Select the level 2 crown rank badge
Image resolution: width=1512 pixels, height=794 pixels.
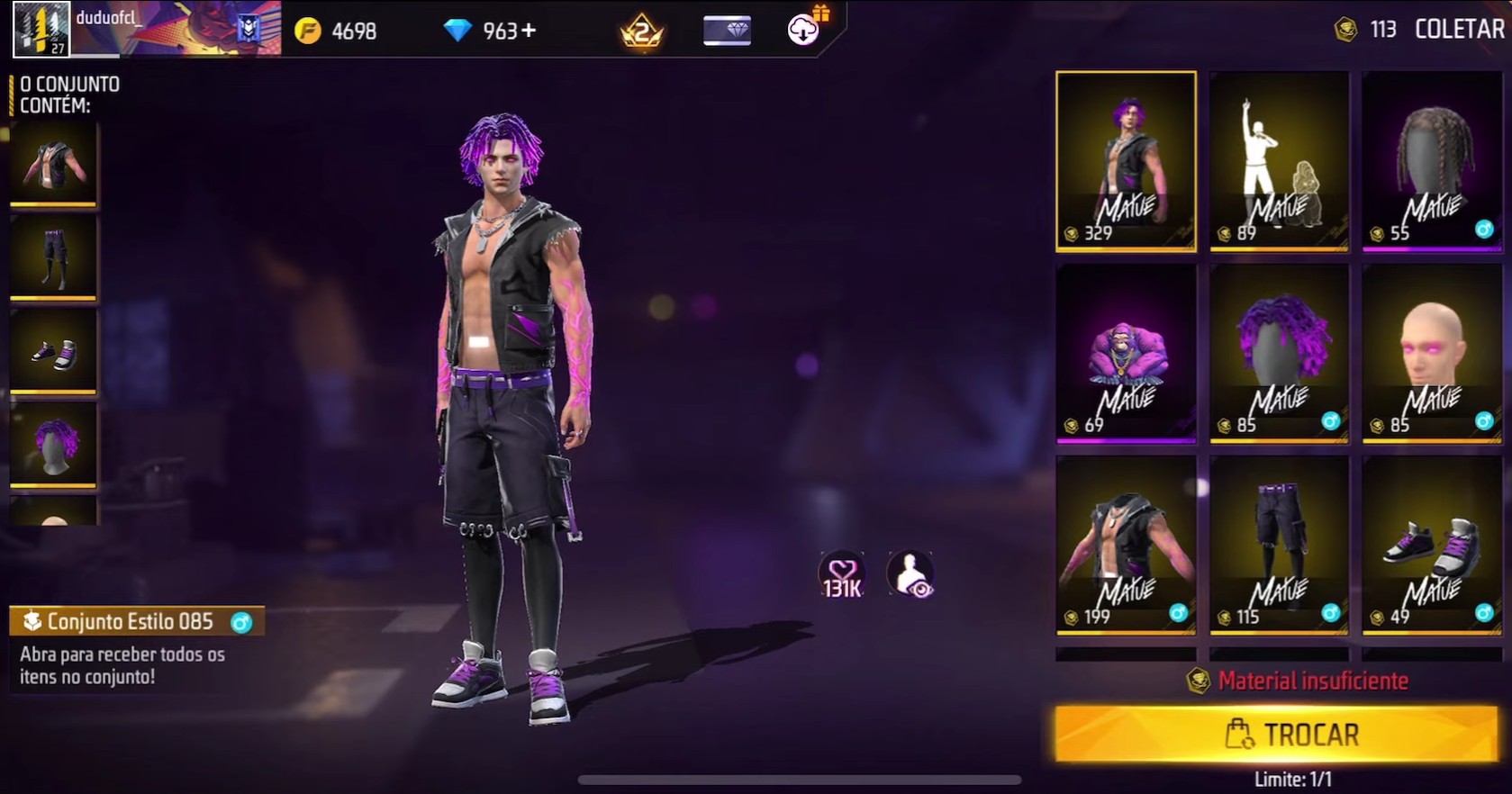click(639, 30)
